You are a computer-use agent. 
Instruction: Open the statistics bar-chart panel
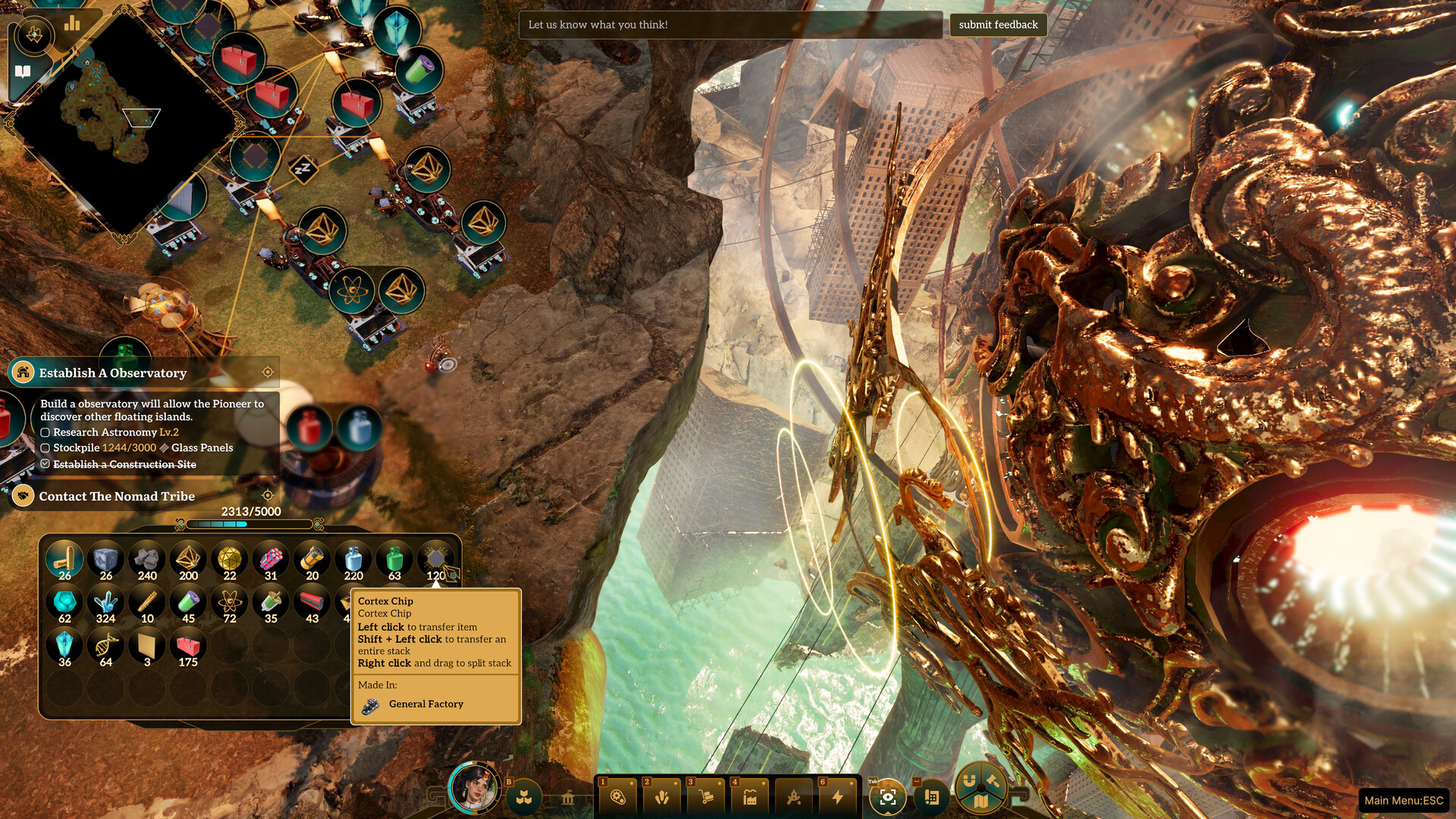(72, 24)
